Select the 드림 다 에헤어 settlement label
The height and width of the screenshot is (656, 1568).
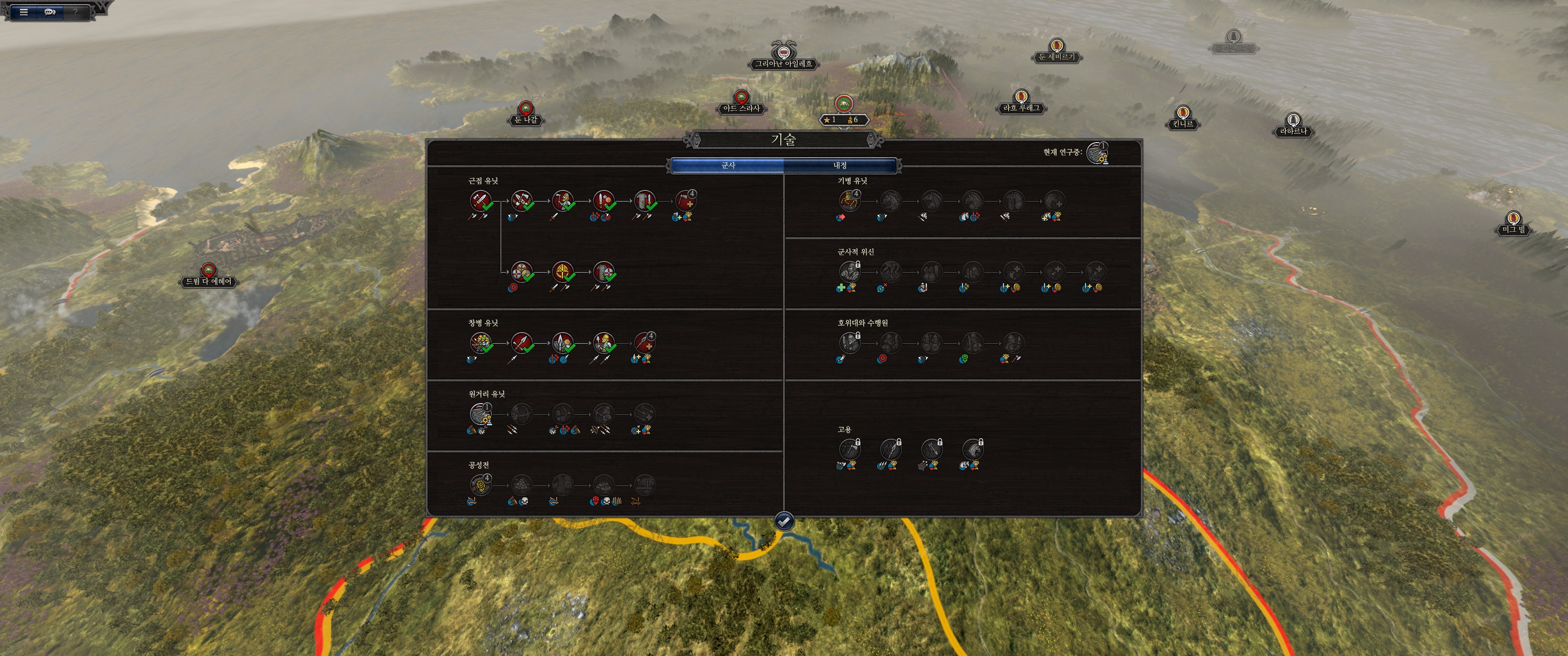209,282
